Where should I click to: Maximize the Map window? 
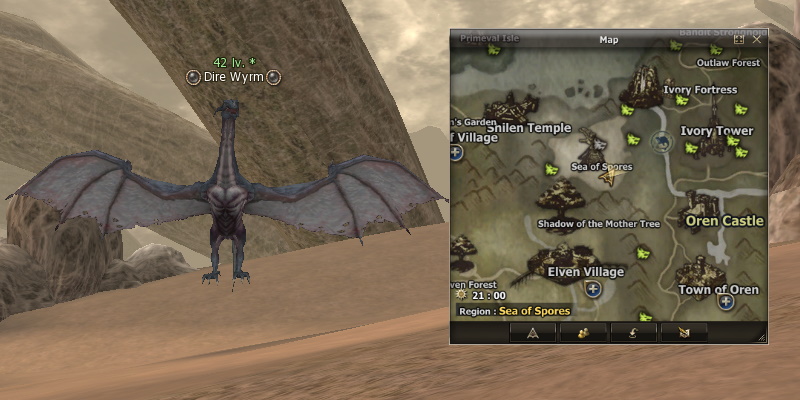(x=739, y=40)
